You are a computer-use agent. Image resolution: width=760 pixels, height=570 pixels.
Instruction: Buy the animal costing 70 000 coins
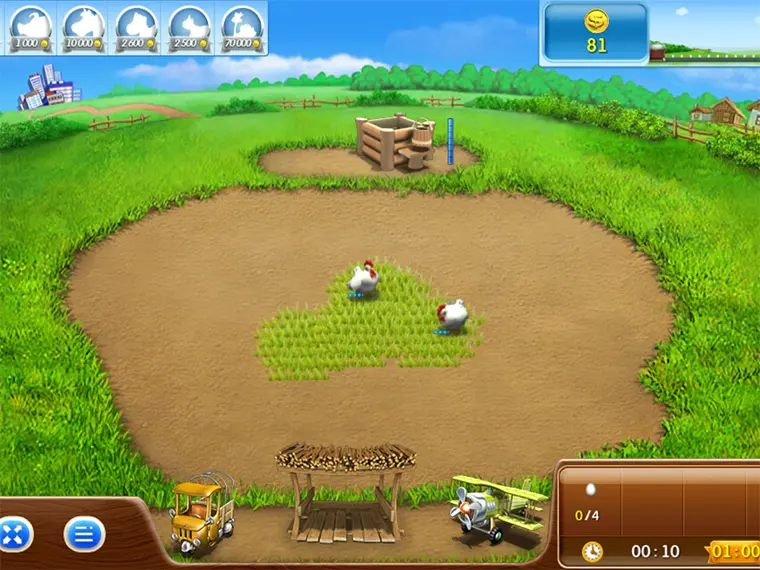point(242,27)
